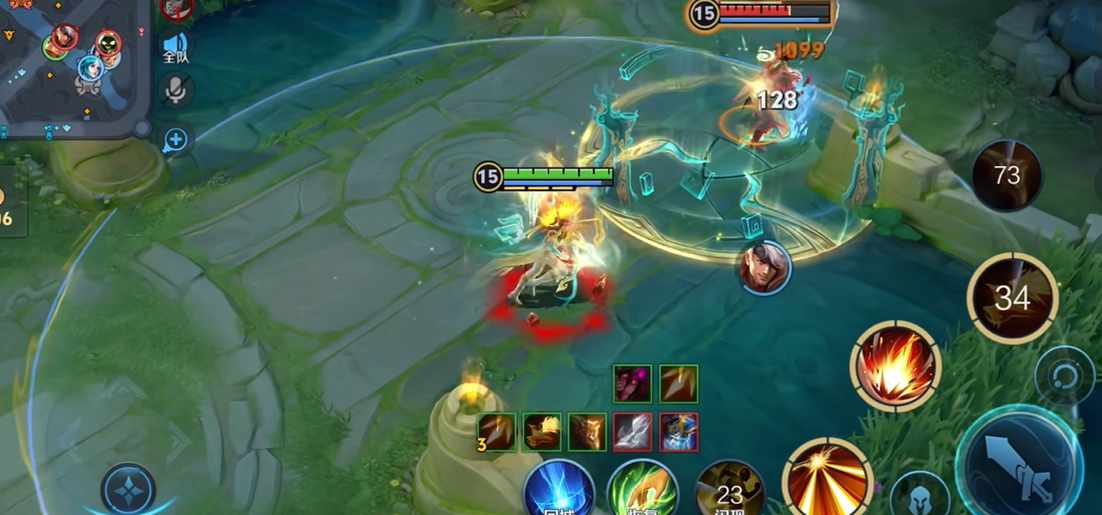
Task: Tap the circular arrow button above attack
Action: click(1064, 376)
